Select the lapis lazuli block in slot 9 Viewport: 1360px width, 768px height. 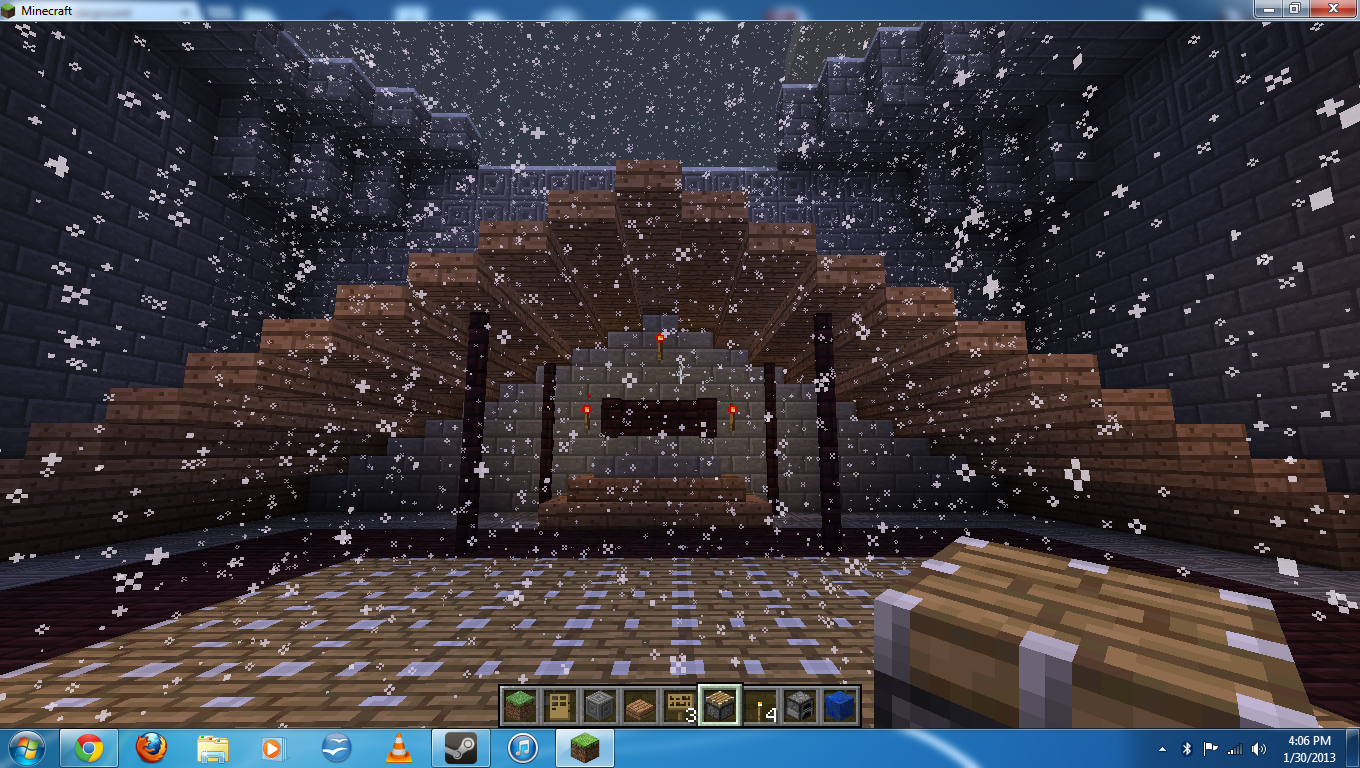[840, 705]
